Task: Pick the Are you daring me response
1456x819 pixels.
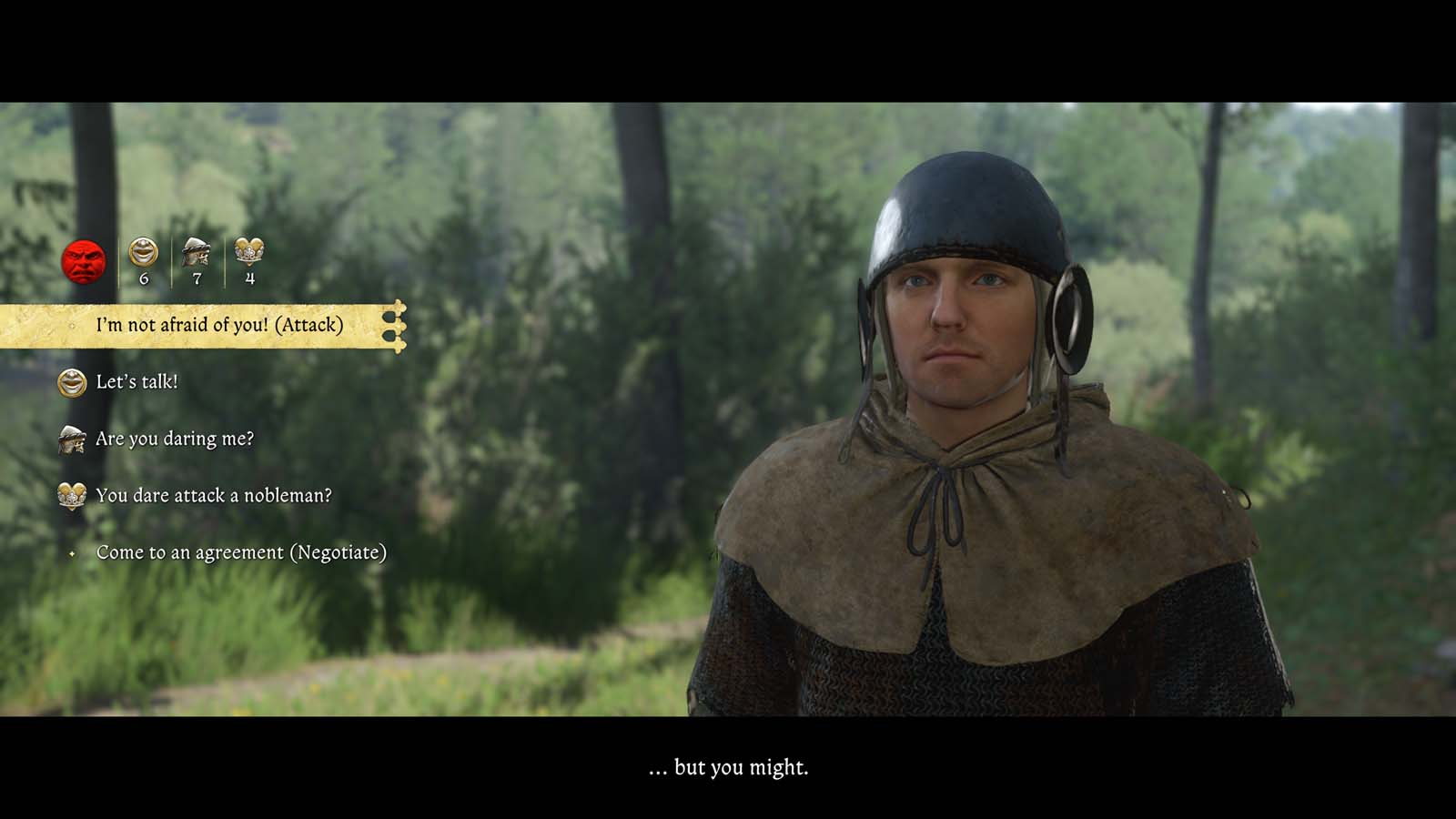Action: coord(176,439)
